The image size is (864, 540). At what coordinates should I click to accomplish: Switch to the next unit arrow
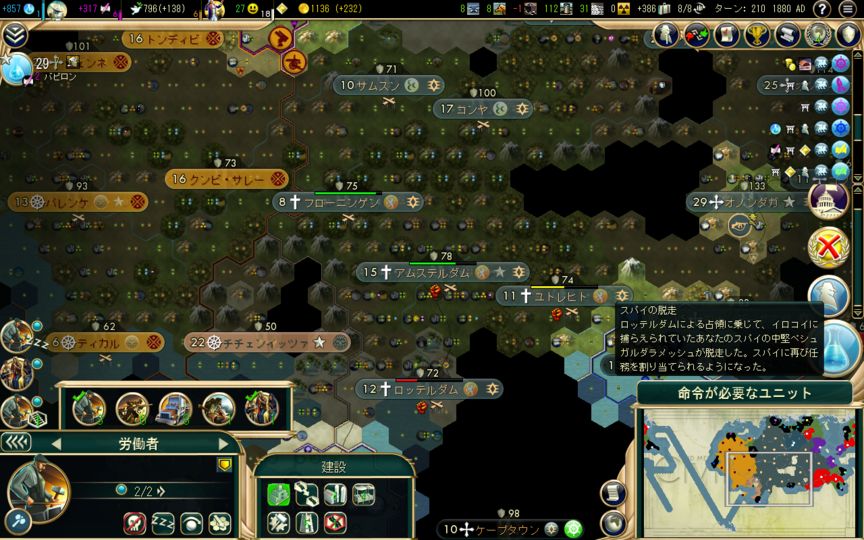(x=223, y=443)
